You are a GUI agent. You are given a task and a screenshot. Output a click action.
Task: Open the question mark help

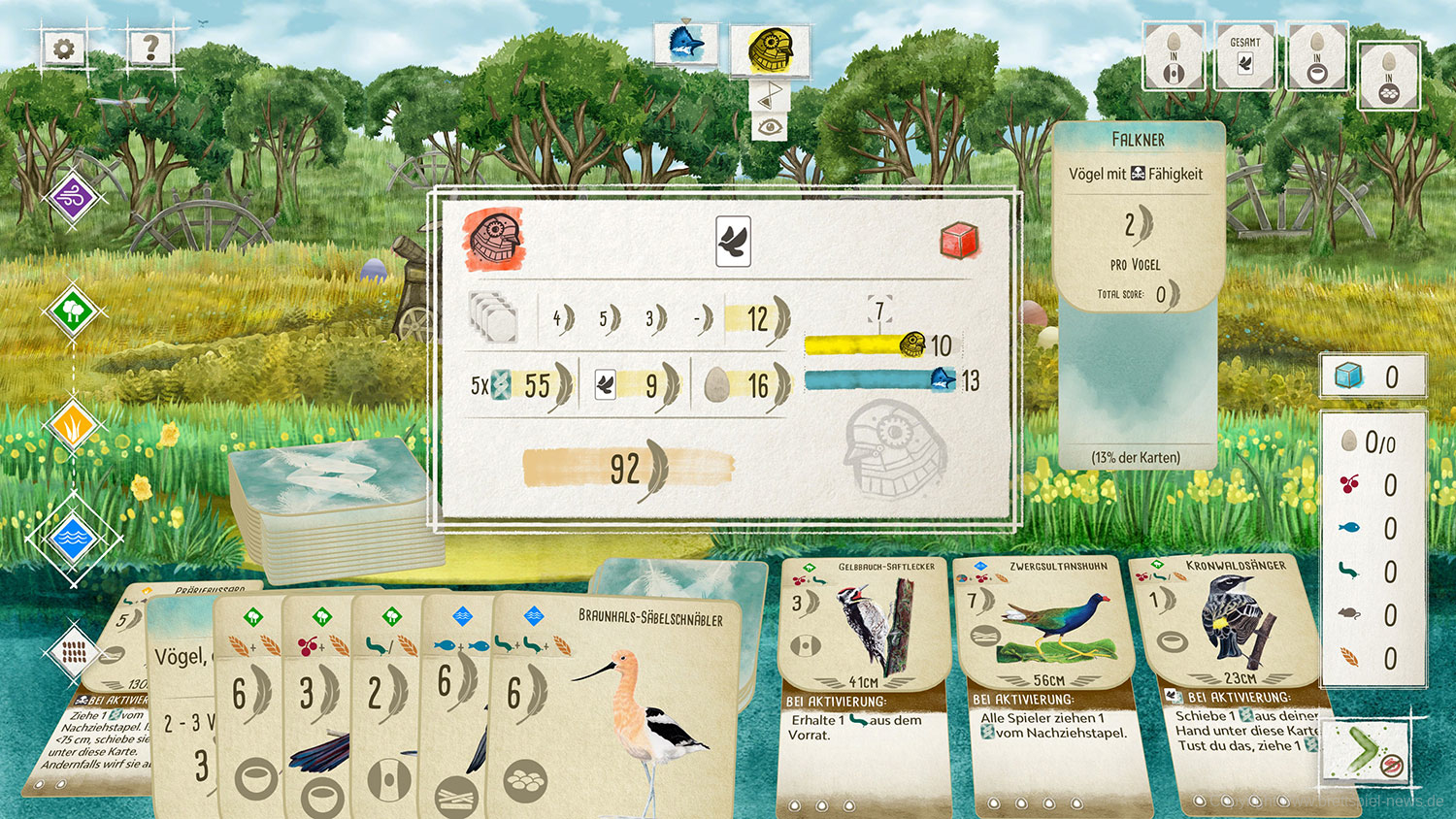click(x=149, y=48)
